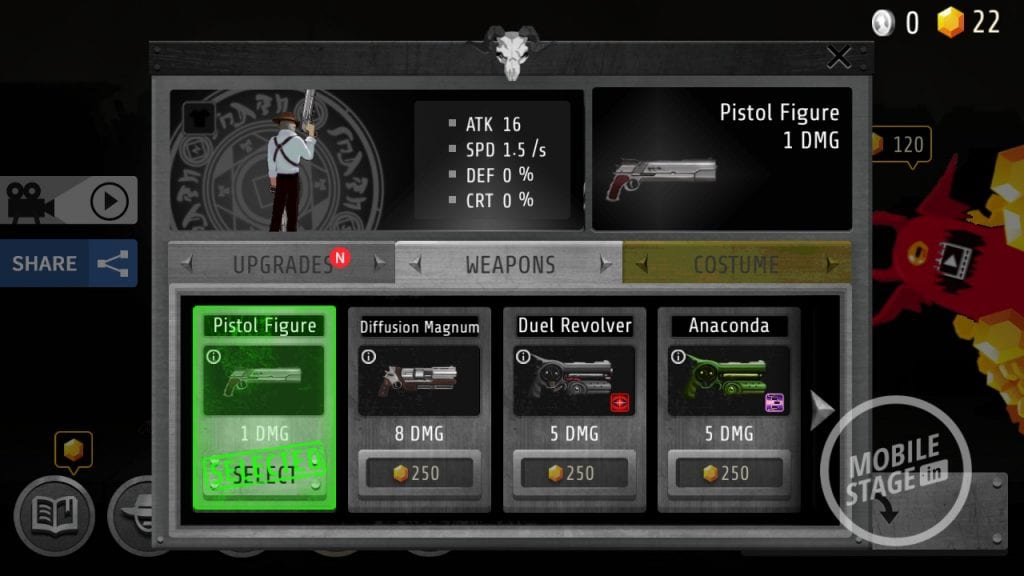Choose the Pistol Figure weapon card
1024x576 pixels.
(x=264, y=408)
